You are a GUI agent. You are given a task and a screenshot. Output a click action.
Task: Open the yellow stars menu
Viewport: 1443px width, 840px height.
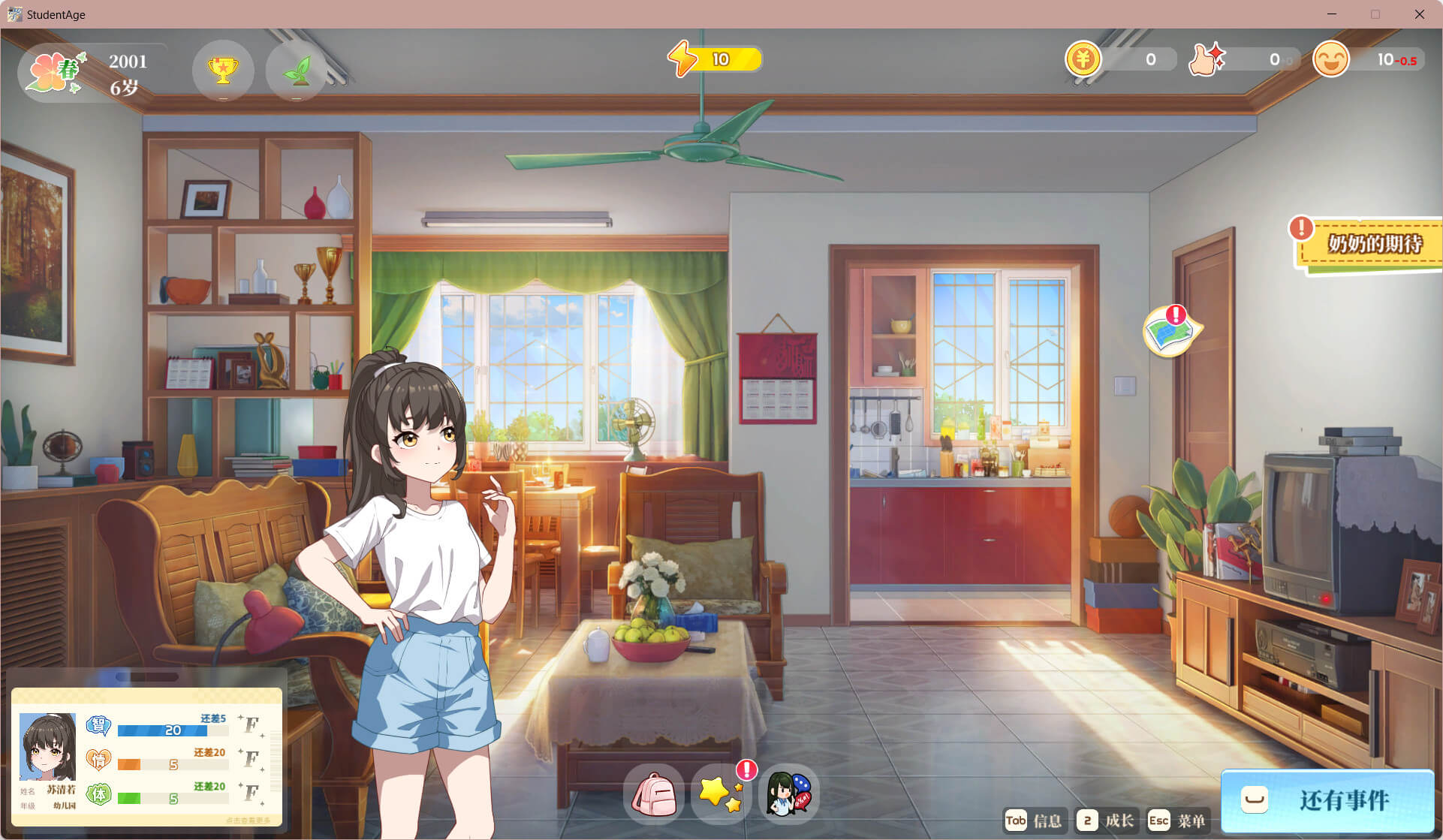721,794
